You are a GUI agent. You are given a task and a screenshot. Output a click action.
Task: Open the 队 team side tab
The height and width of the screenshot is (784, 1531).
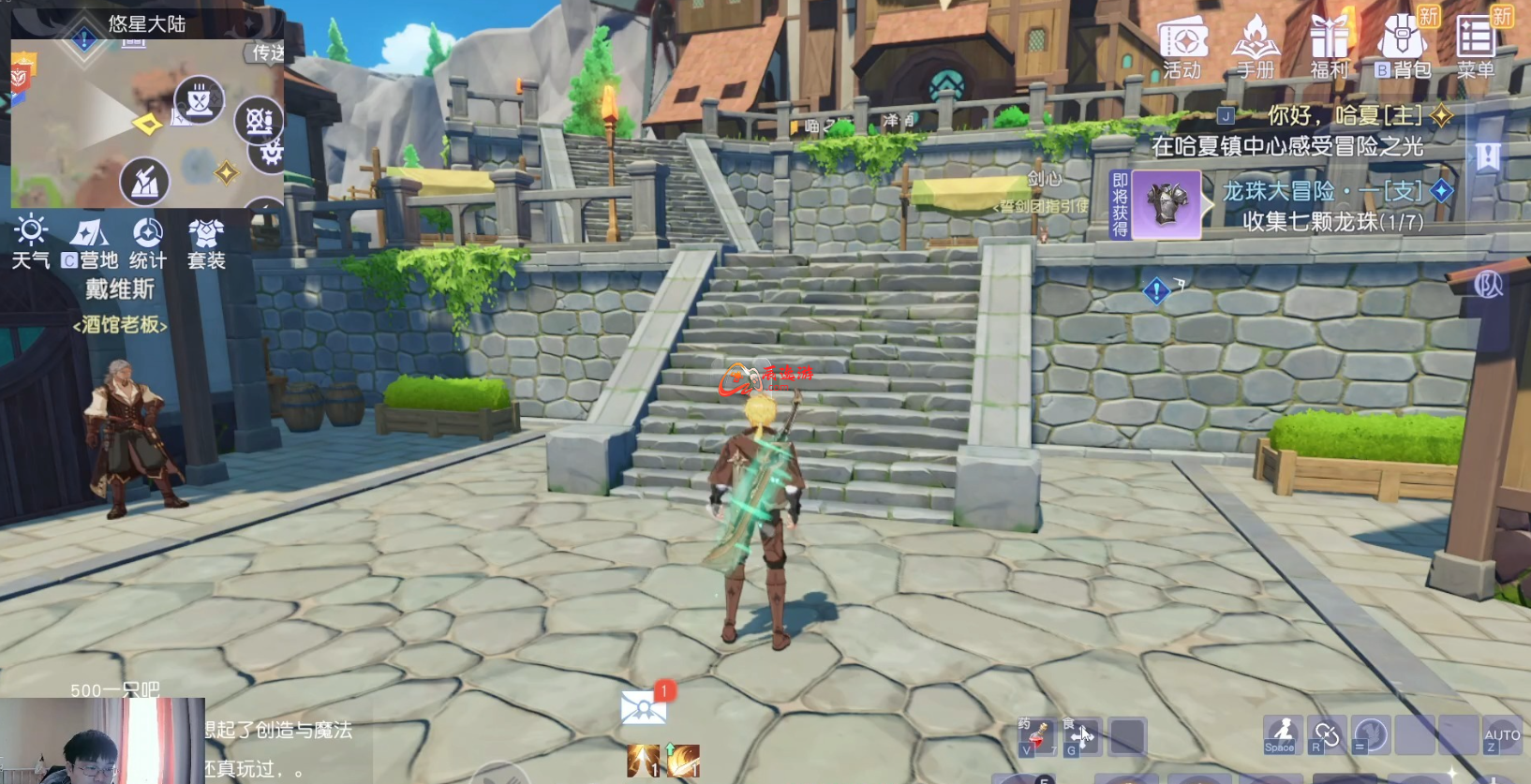(1489, 285)
